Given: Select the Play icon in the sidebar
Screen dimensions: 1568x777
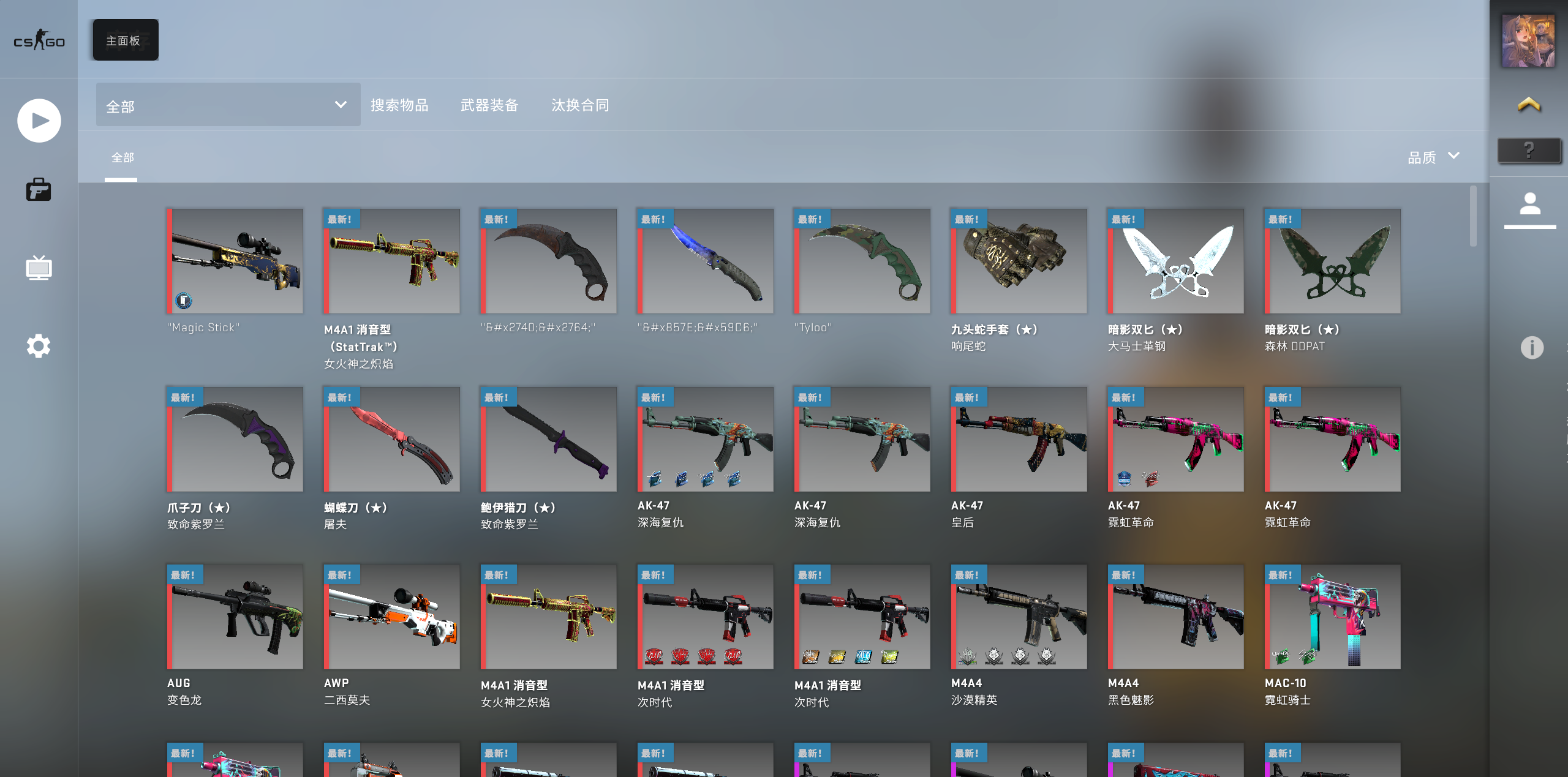Looking at the screenshot, I should pyautogui.click(x=39, y=120).
